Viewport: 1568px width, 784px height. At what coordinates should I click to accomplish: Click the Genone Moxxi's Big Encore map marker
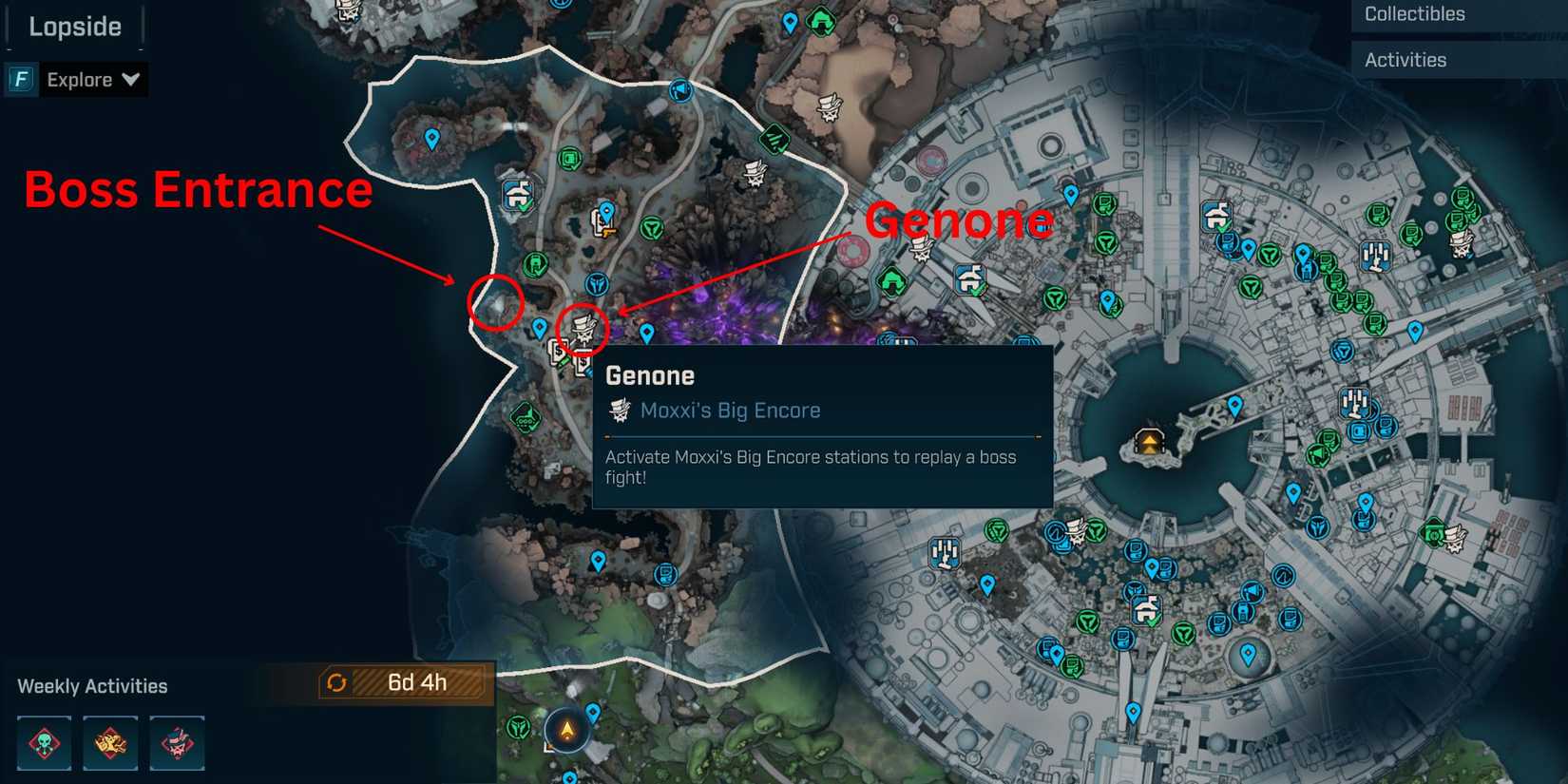583,328
